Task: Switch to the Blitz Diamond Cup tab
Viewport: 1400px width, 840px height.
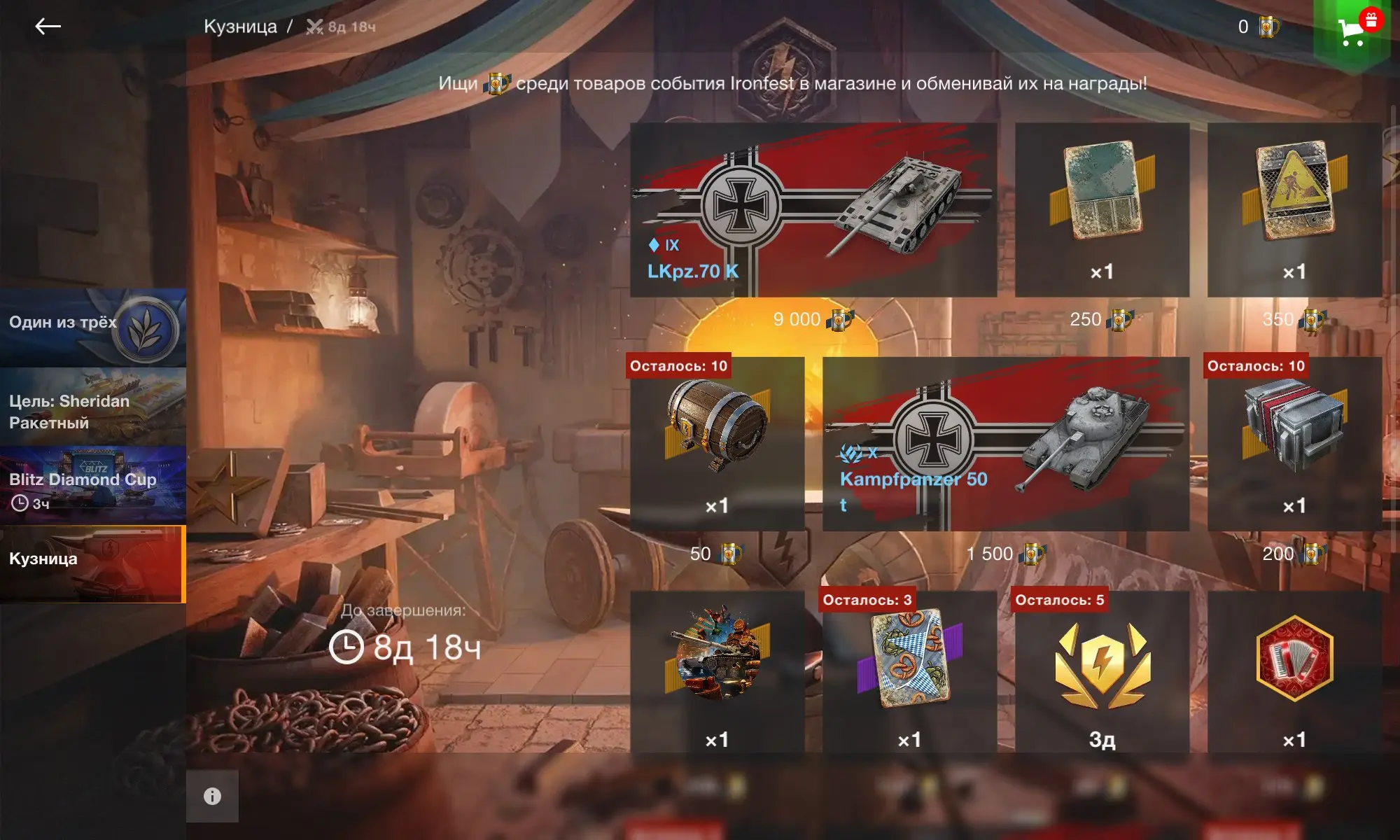Action: (92, 486)
